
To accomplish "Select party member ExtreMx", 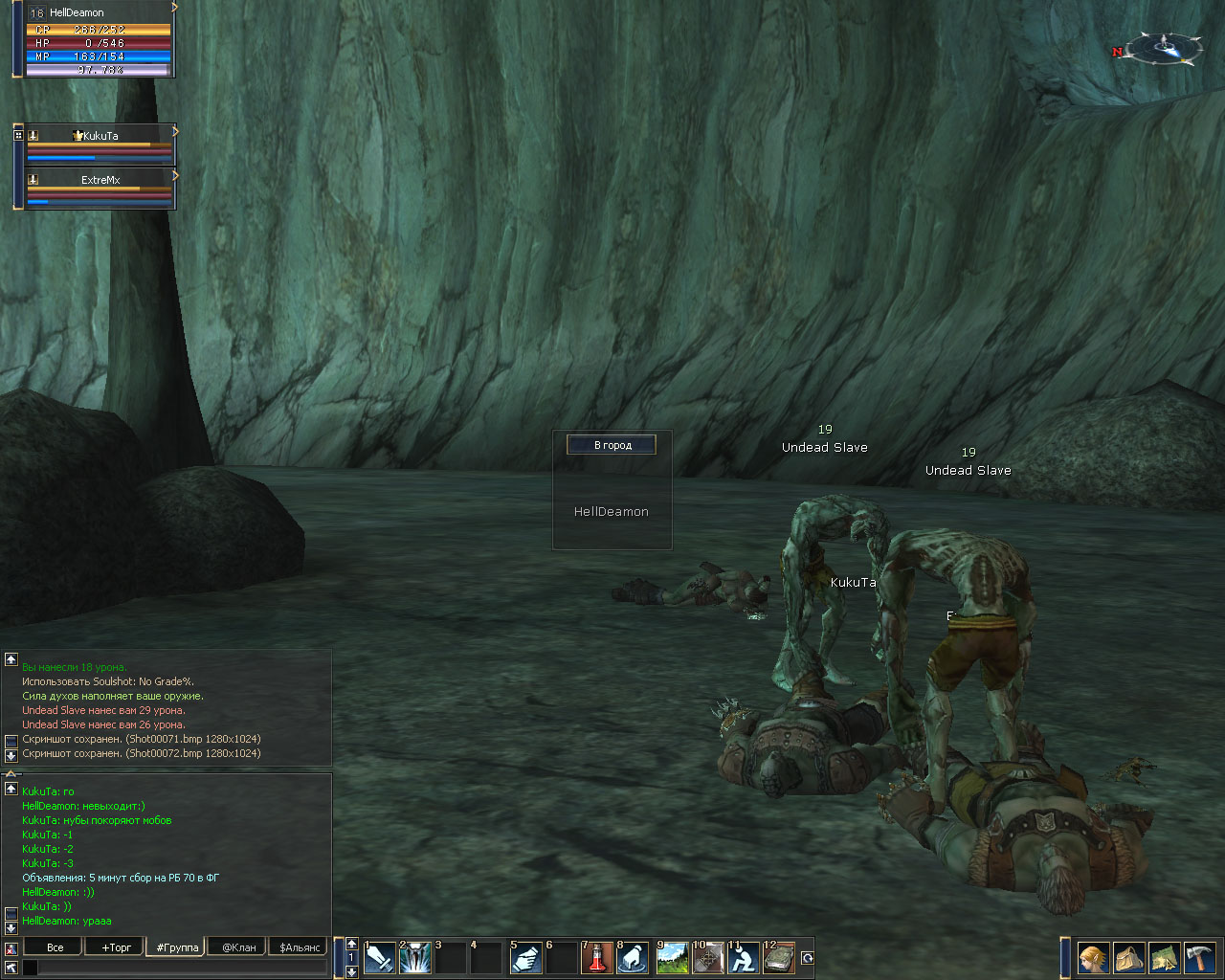I will [x=100, y=180].
